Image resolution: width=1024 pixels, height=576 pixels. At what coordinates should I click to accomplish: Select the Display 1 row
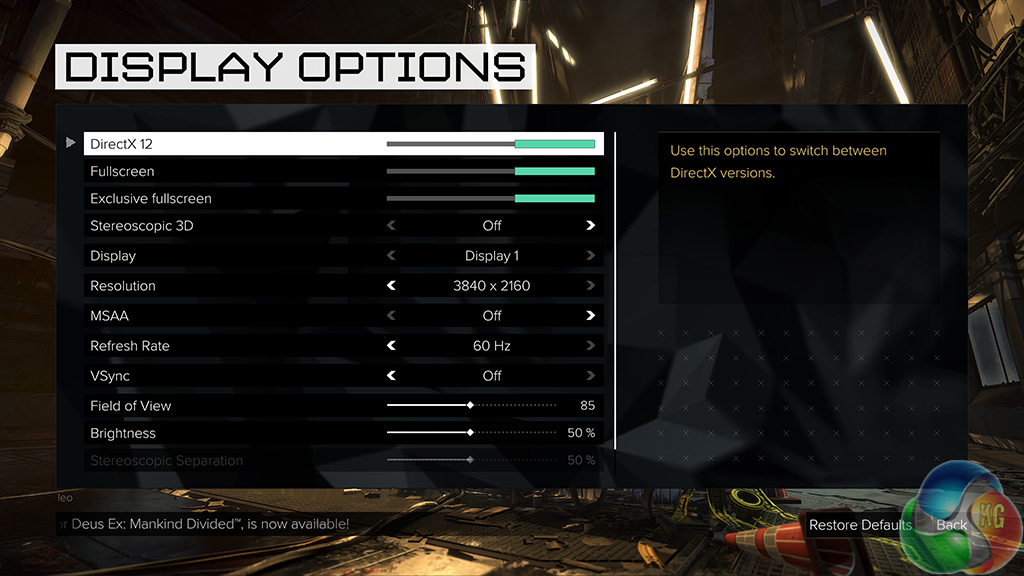(x=343, y=256)
